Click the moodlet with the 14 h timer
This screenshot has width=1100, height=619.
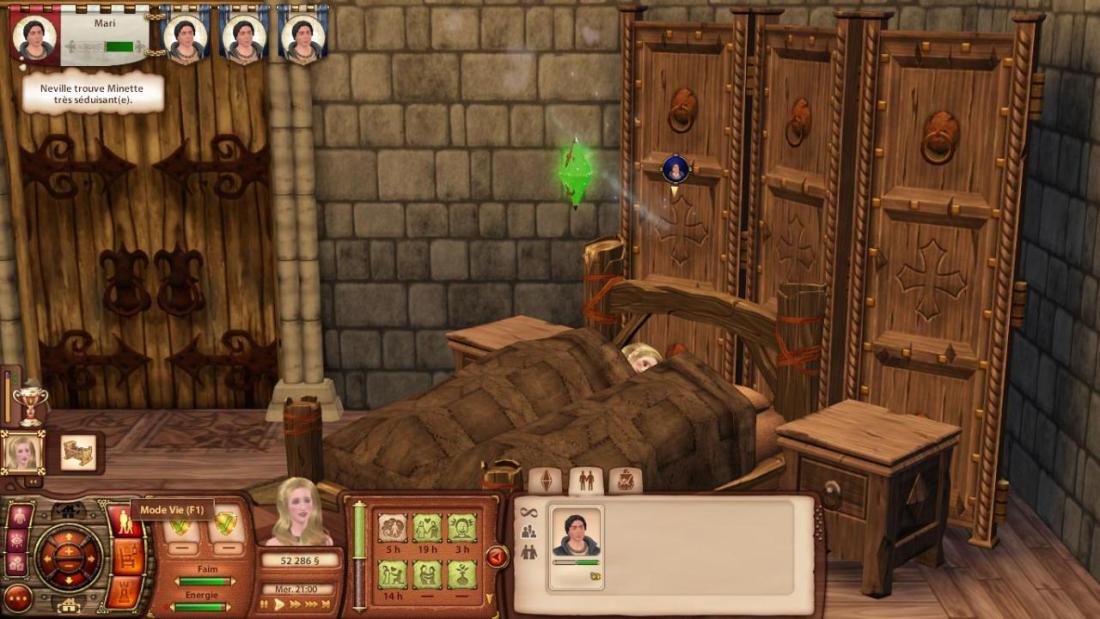point(393,574)
